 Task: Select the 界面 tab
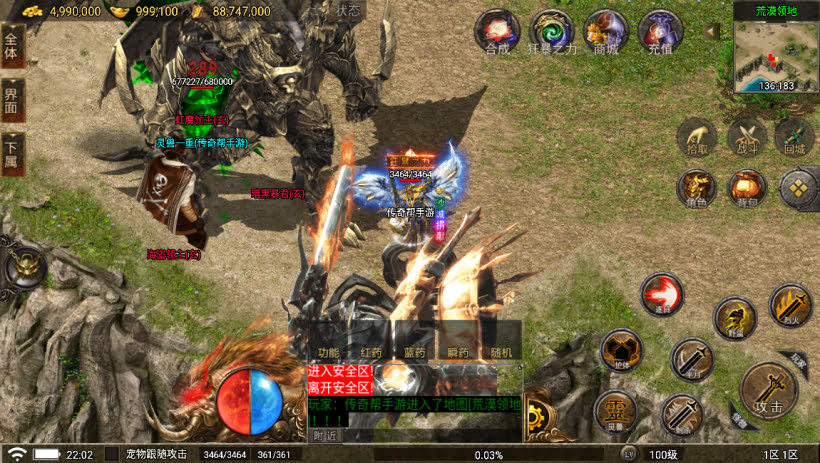click(x=12, y=101)
